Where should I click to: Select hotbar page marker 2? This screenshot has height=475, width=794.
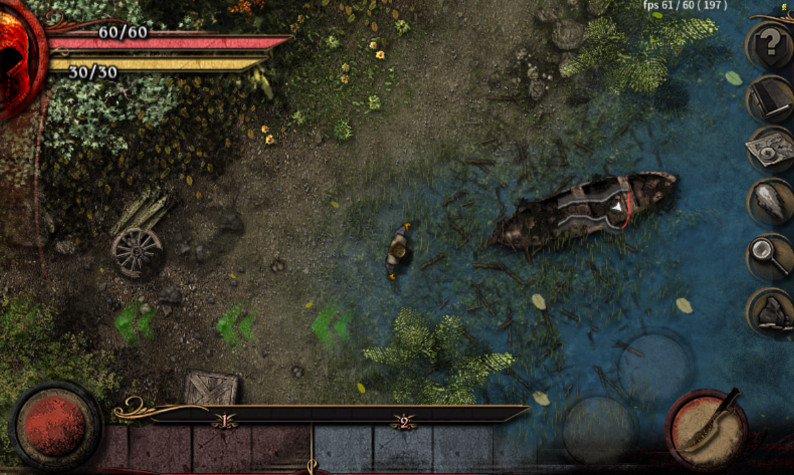(x=404, y=422)
